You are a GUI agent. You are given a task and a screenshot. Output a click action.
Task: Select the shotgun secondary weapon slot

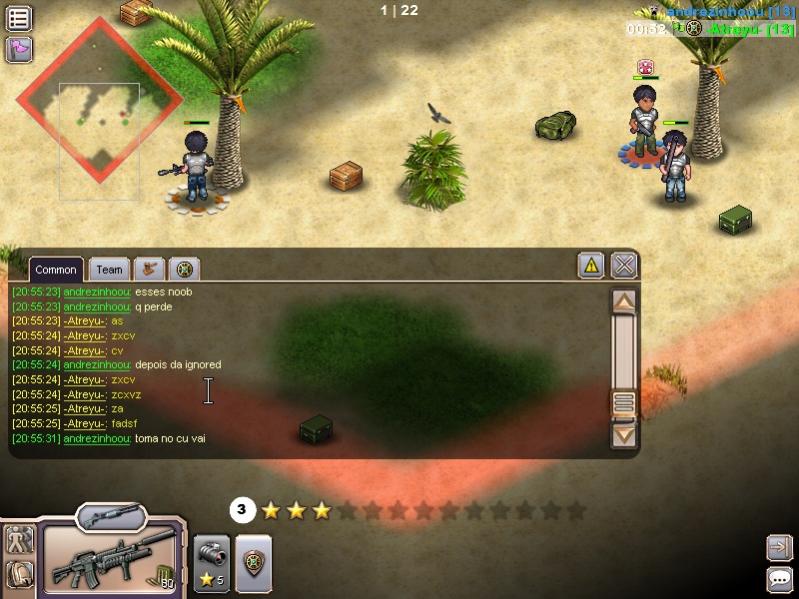[x=111, y=516]
